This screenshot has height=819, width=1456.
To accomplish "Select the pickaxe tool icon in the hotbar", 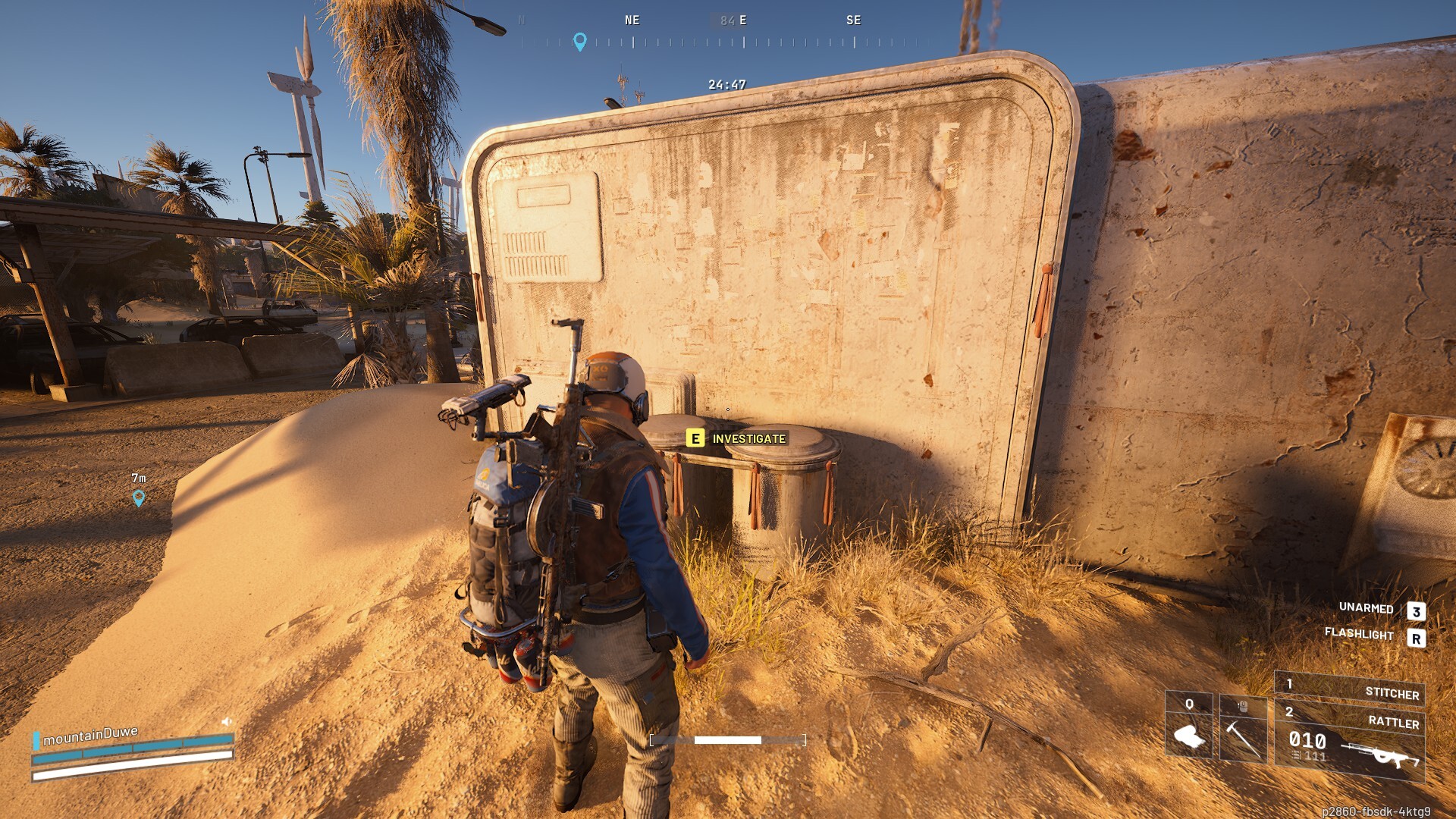I will [x=1242, y=739].
